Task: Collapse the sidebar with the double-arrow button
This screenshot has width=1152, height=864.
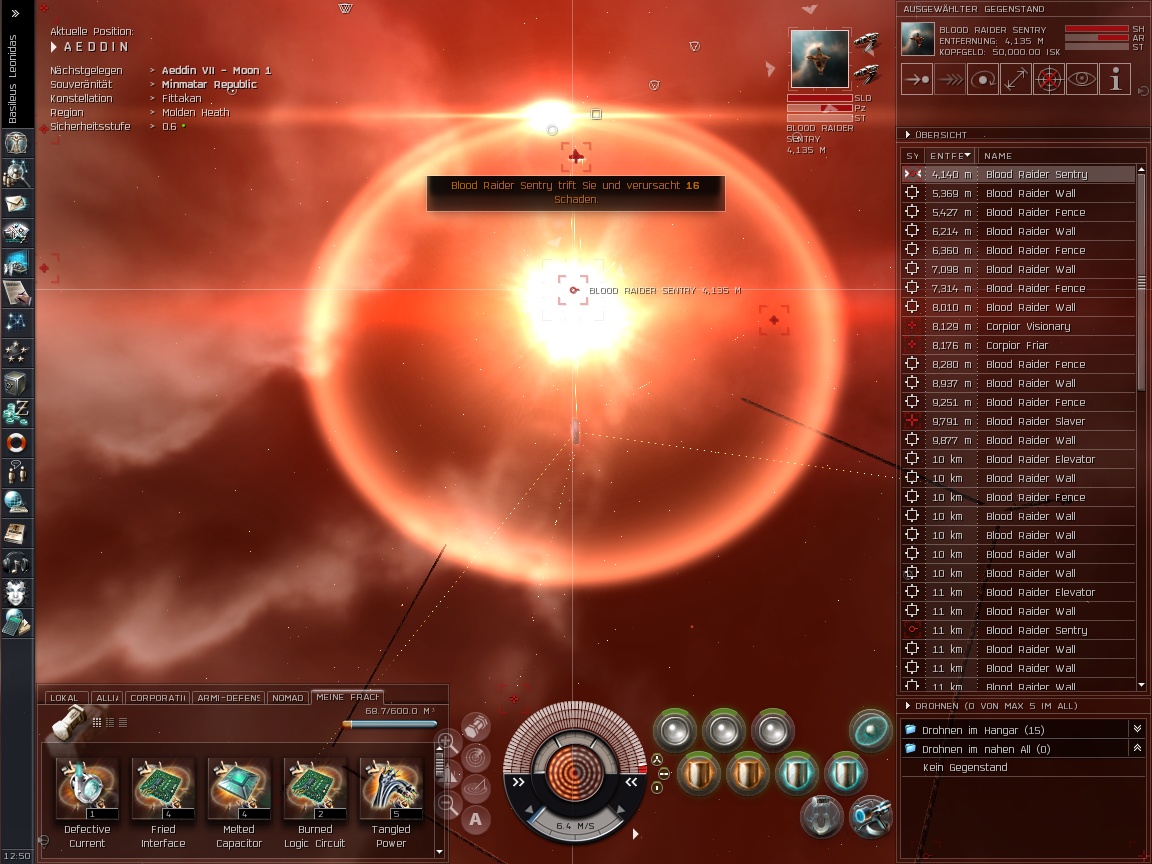Action: [14, 13]
